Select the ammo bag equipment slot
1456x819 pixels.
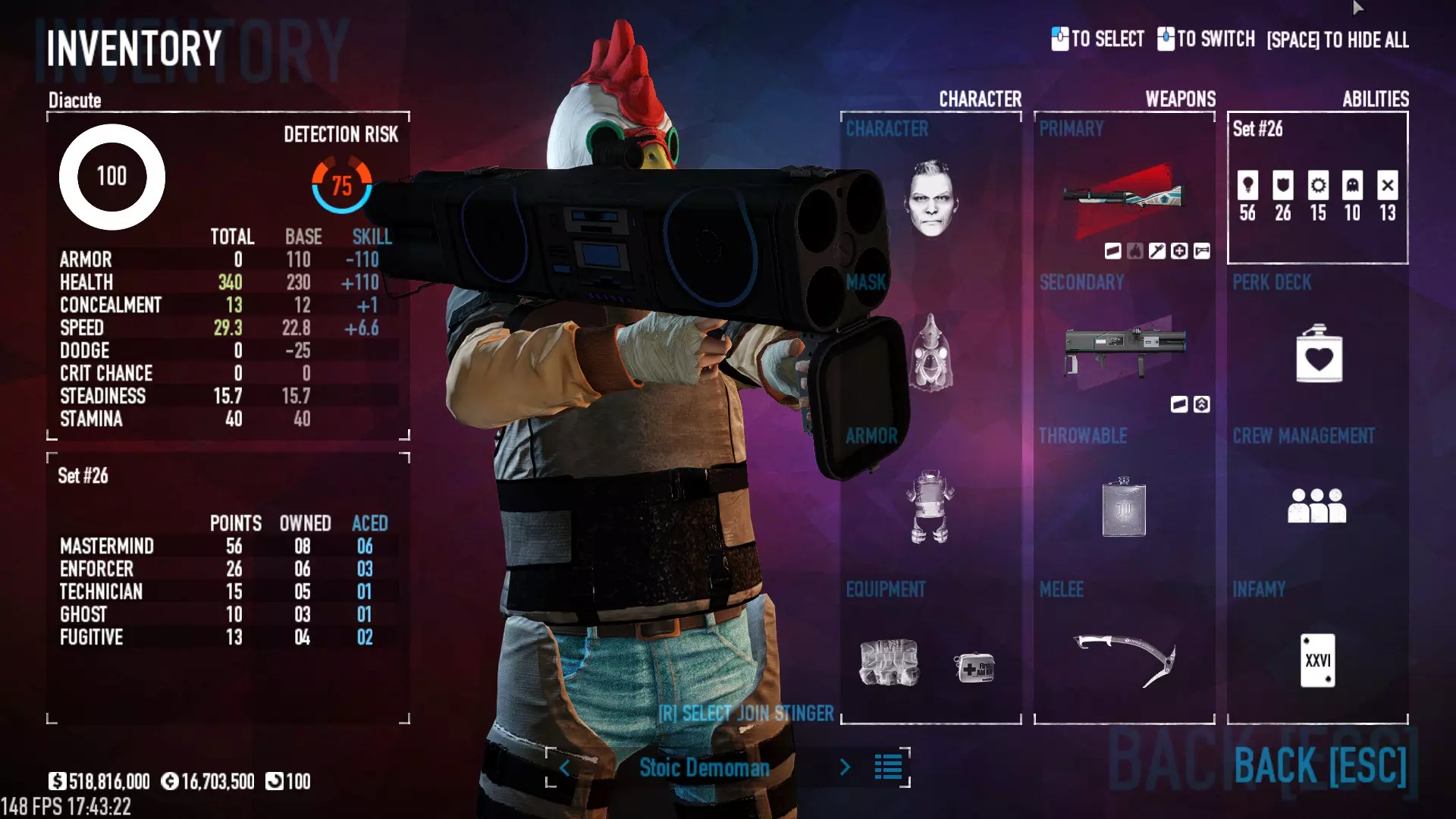coord(890,662)
